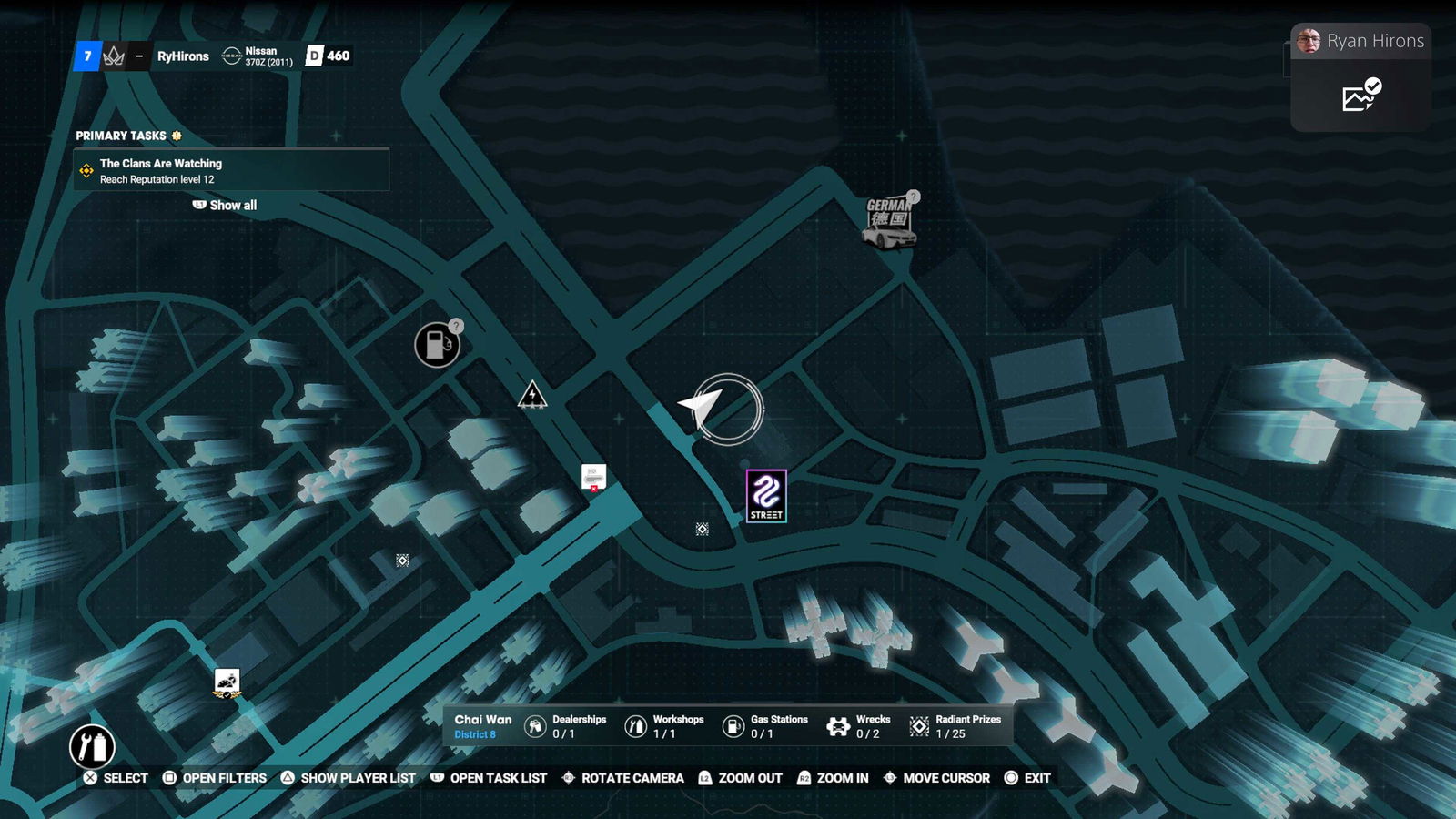The width and height of the screenshot is (1456, 819).
Task: Select the Street clan headquarters marker
Action: coord(766,496)
